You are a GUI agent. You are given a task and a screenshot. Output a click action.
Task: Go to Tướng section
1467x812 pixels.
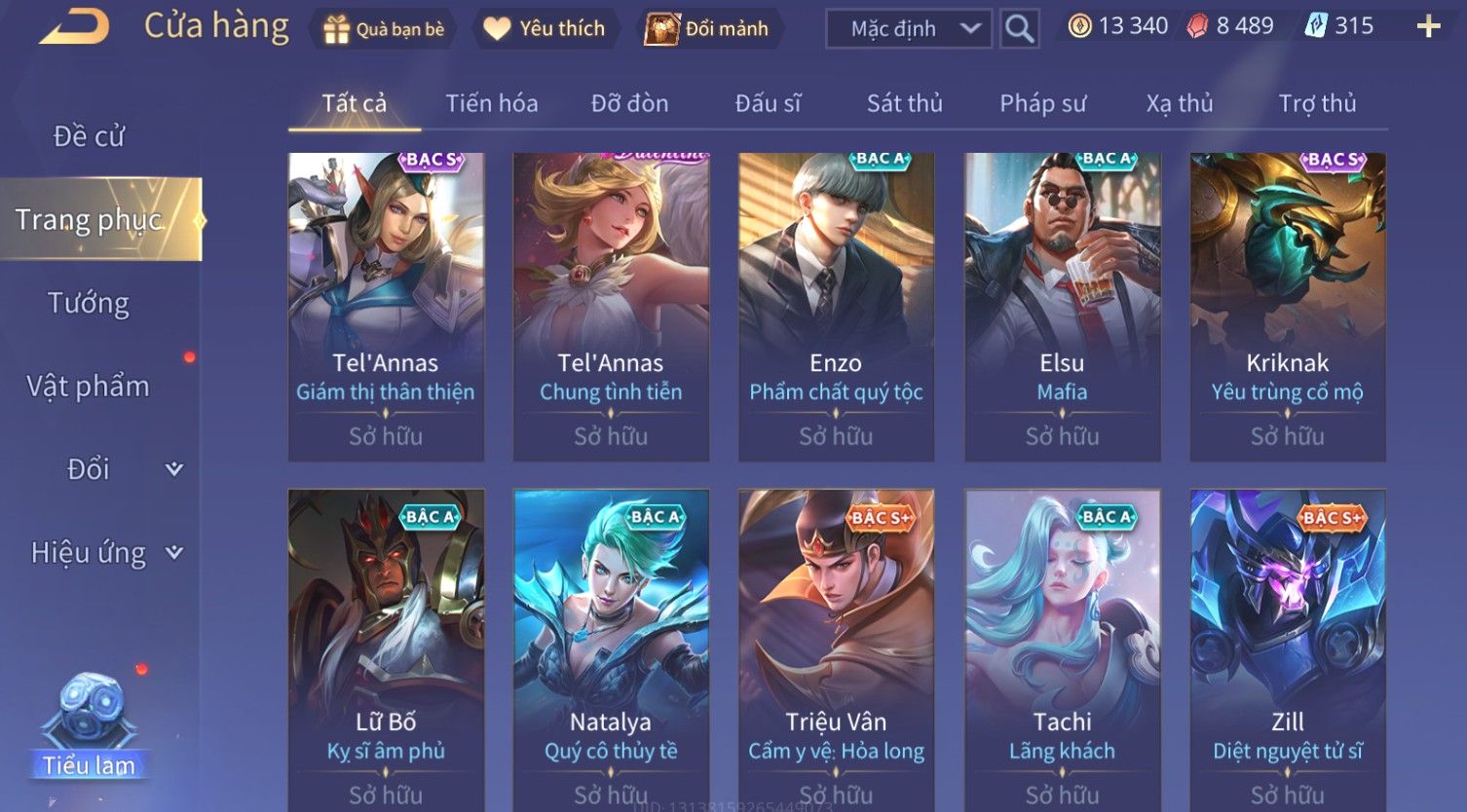click(89, 303)
